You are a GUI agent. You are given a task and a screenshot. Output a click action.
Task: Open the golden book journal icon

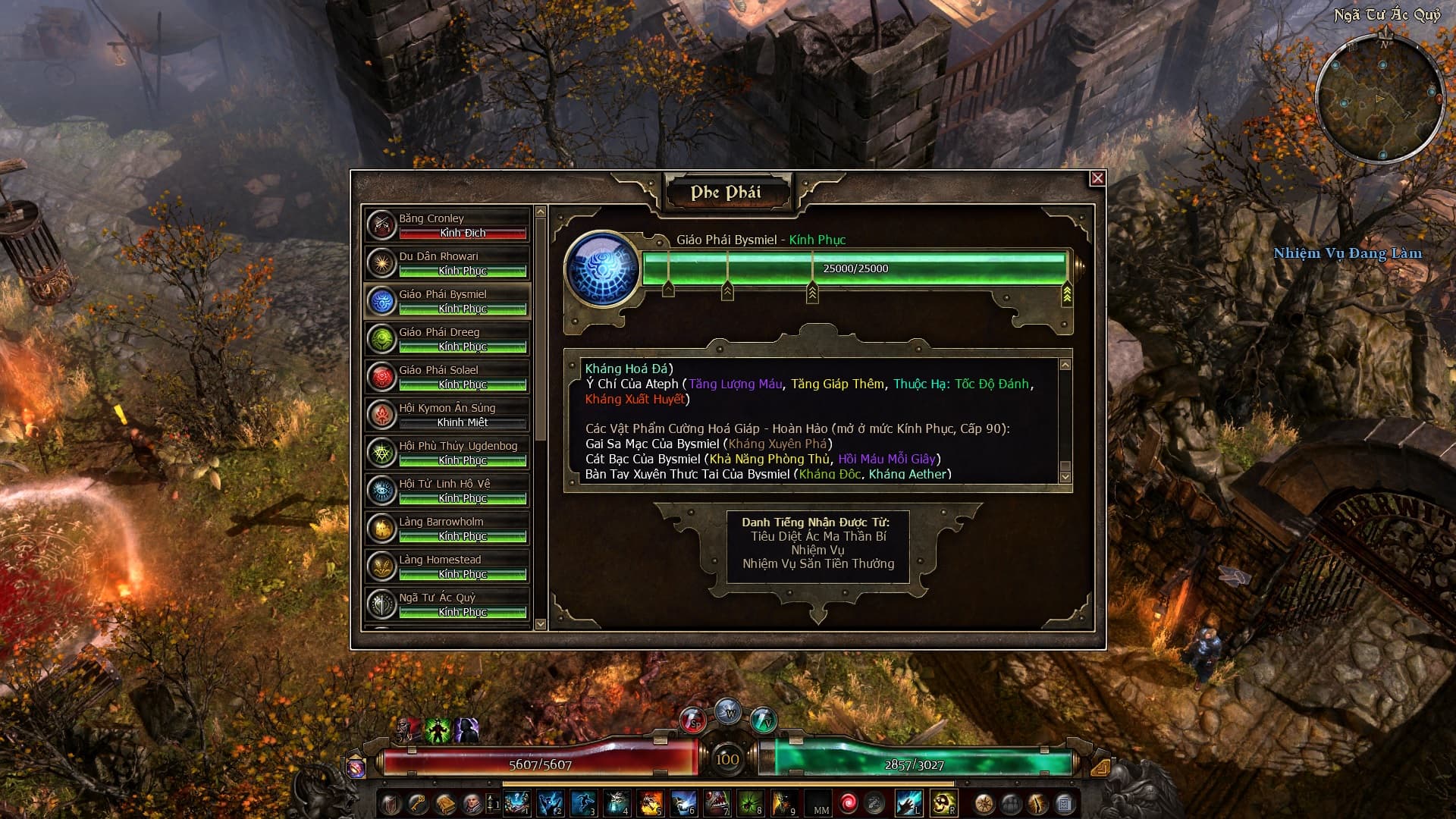[445, 803]
